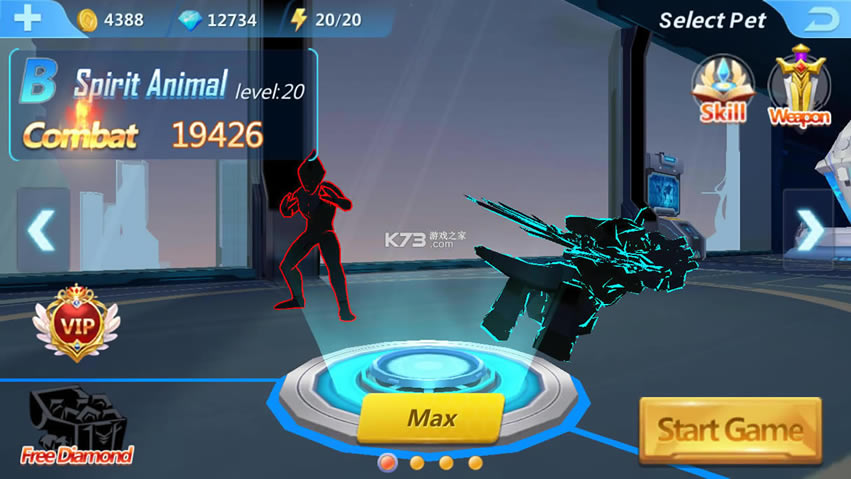Open the Skill menu icon

[x=722, y=88]
